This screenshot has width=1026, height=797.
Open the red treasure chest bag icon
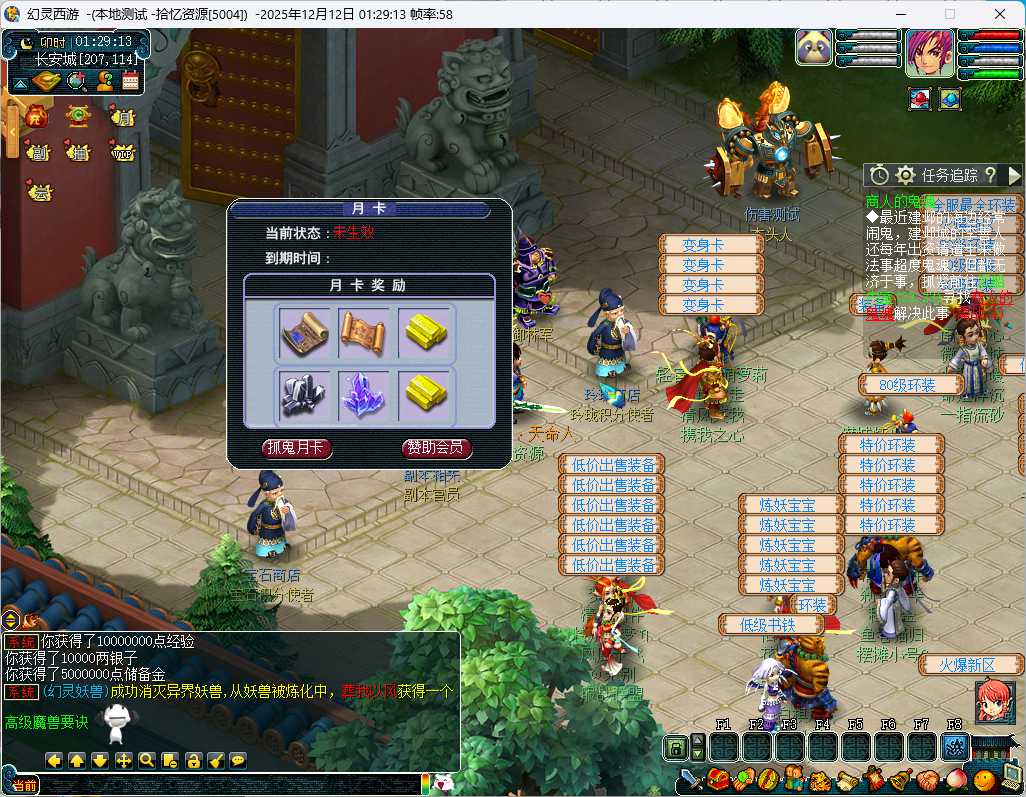coord(716,779)
